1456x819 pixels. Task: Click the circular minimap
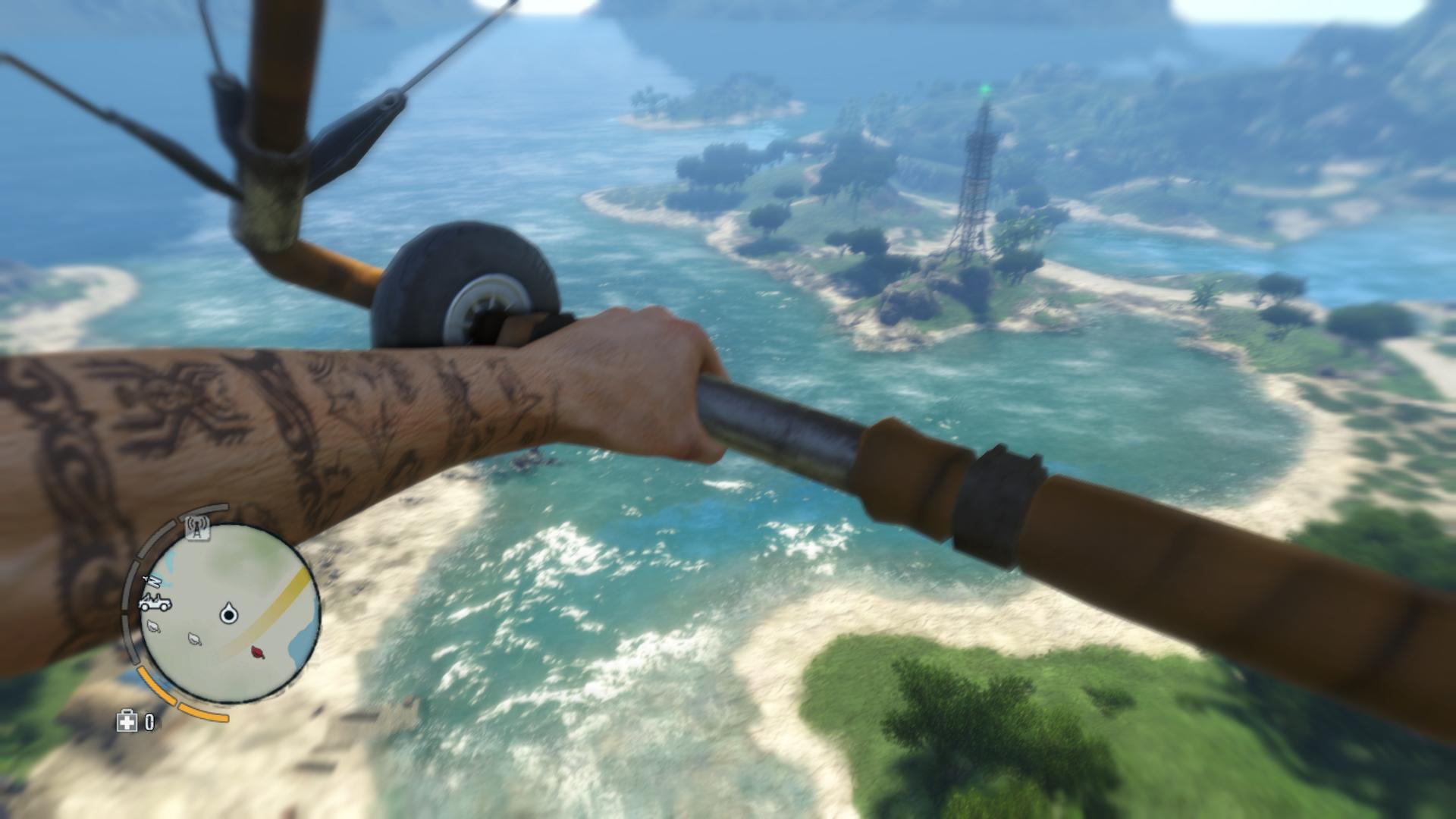coord(229,613)
